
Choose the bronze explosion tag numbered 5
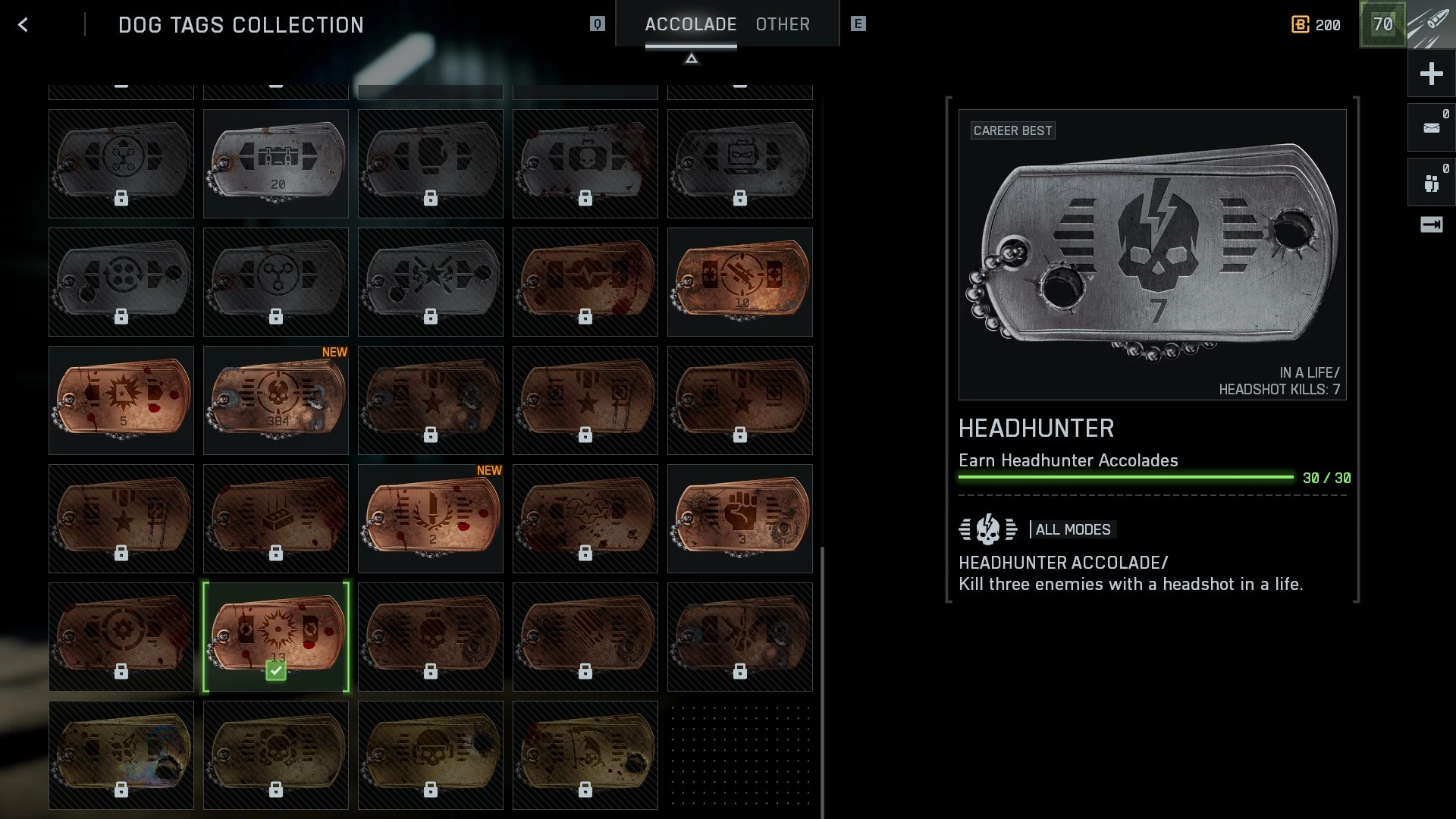click(121, 400)
